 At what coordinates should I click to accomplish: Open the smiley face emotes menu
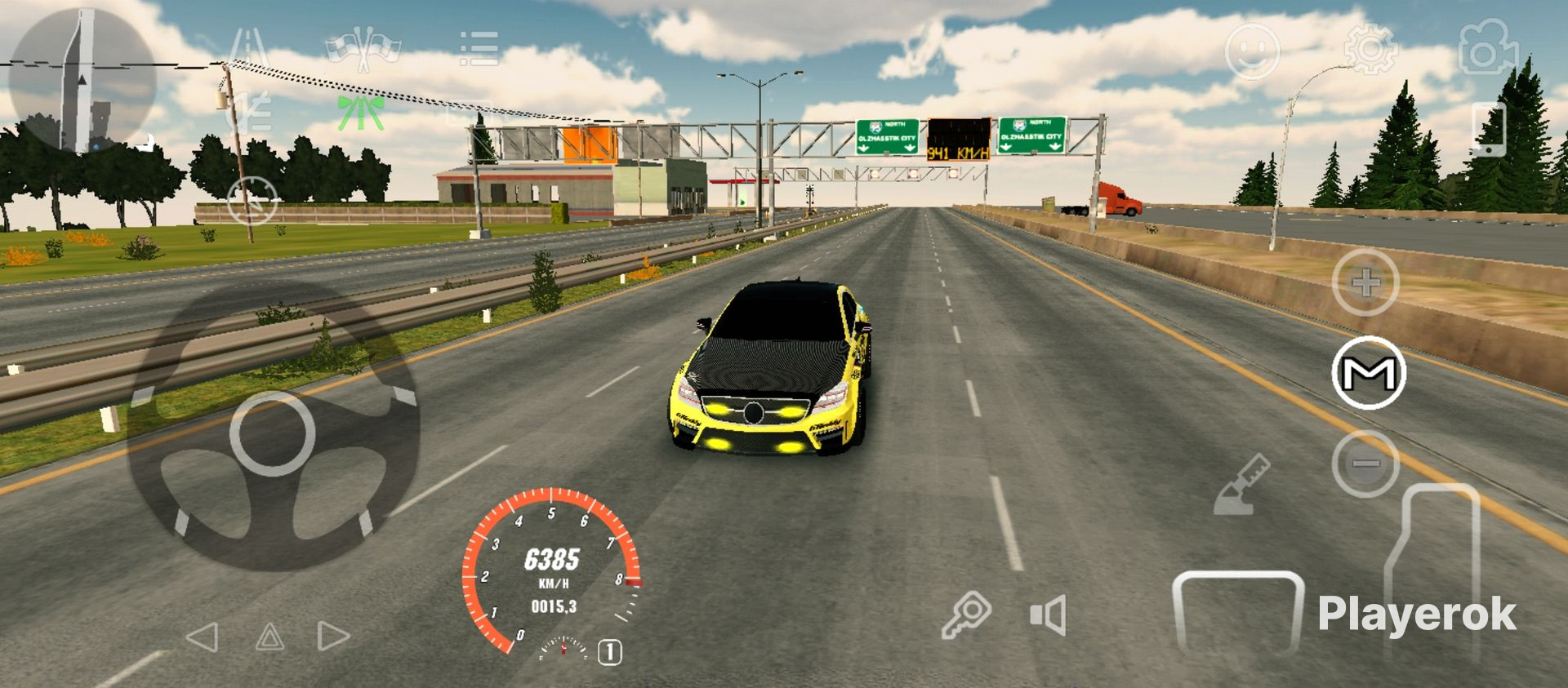[1251, 51]
